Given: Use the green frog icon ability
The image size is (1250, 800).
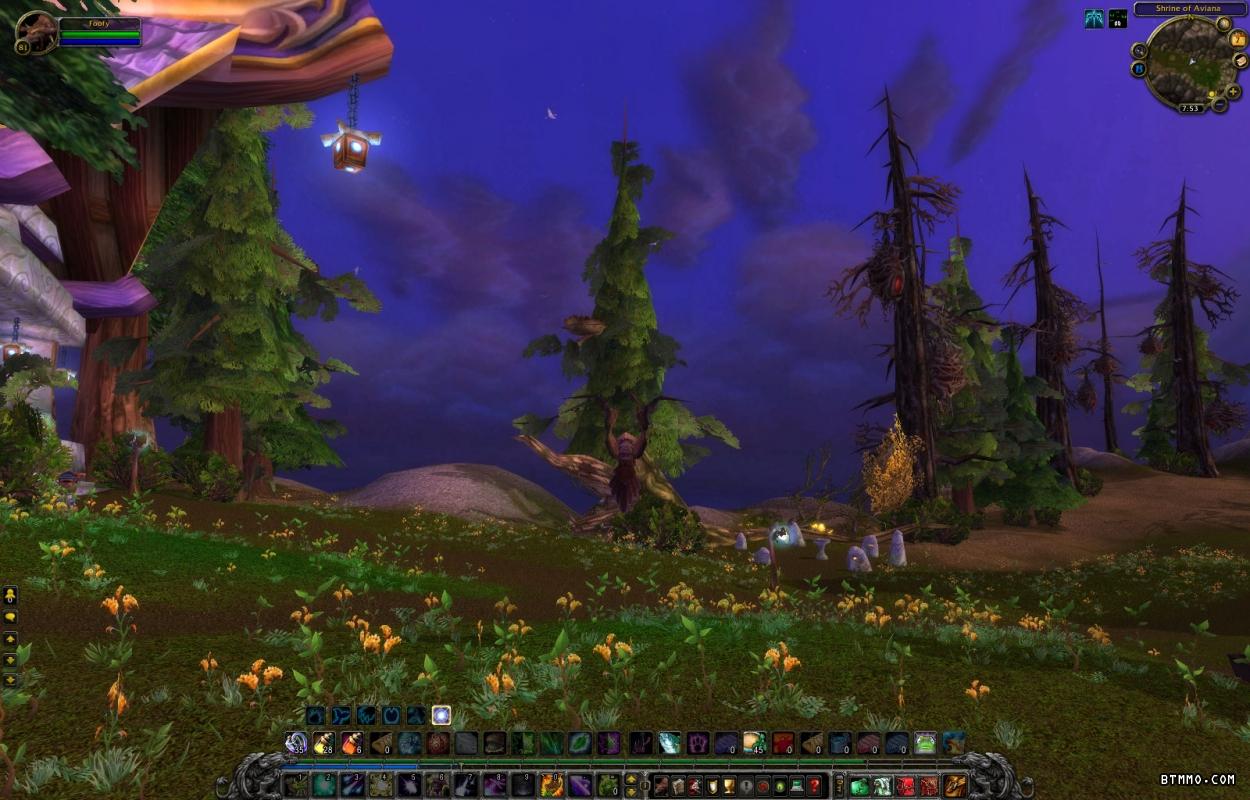Looking at the screenshot, I should click(x=926, y=743).
